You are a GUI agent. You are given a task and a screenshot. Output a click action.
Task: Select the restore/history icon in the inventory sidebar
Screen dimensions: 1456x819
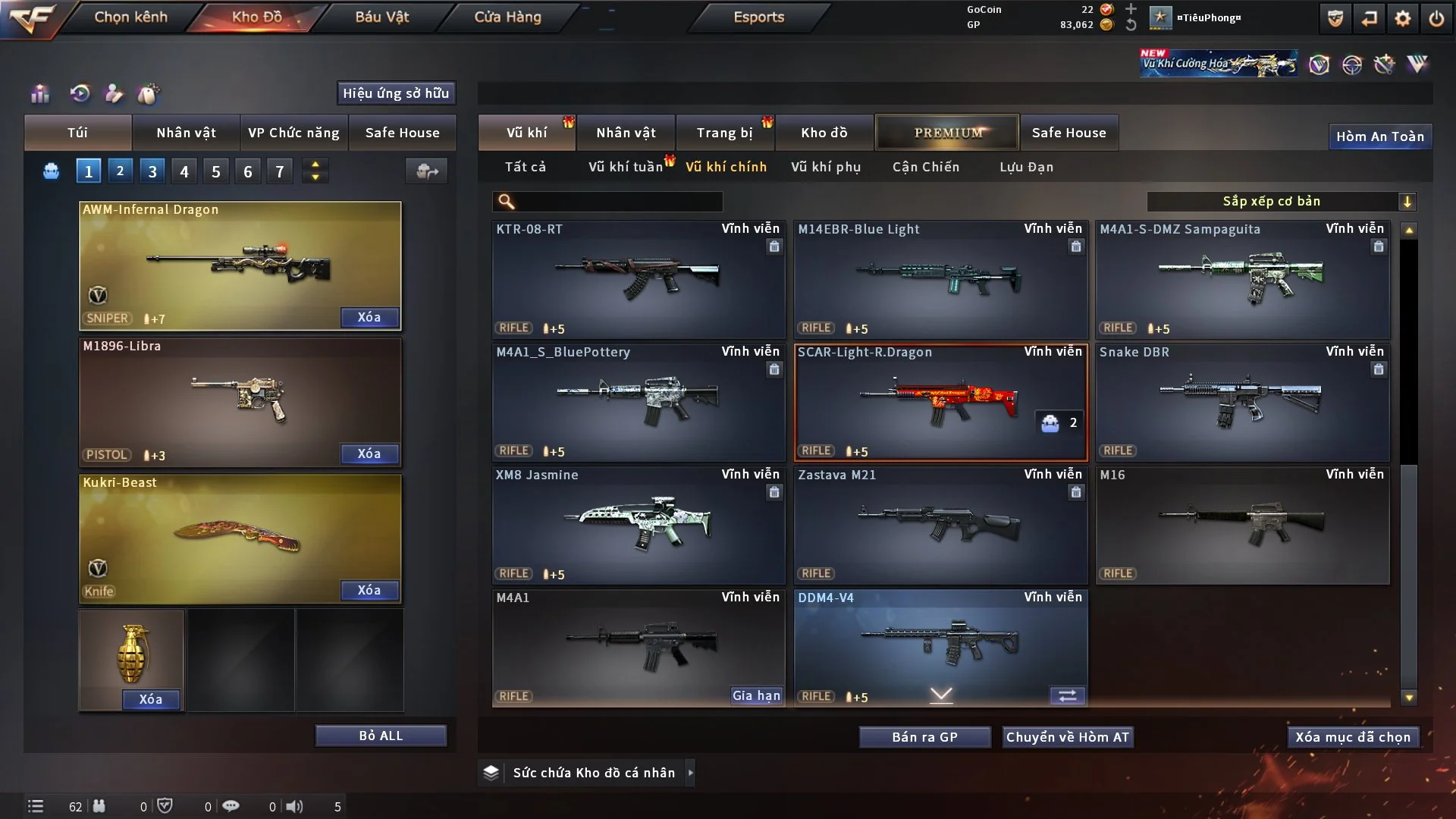pos(79,93)
